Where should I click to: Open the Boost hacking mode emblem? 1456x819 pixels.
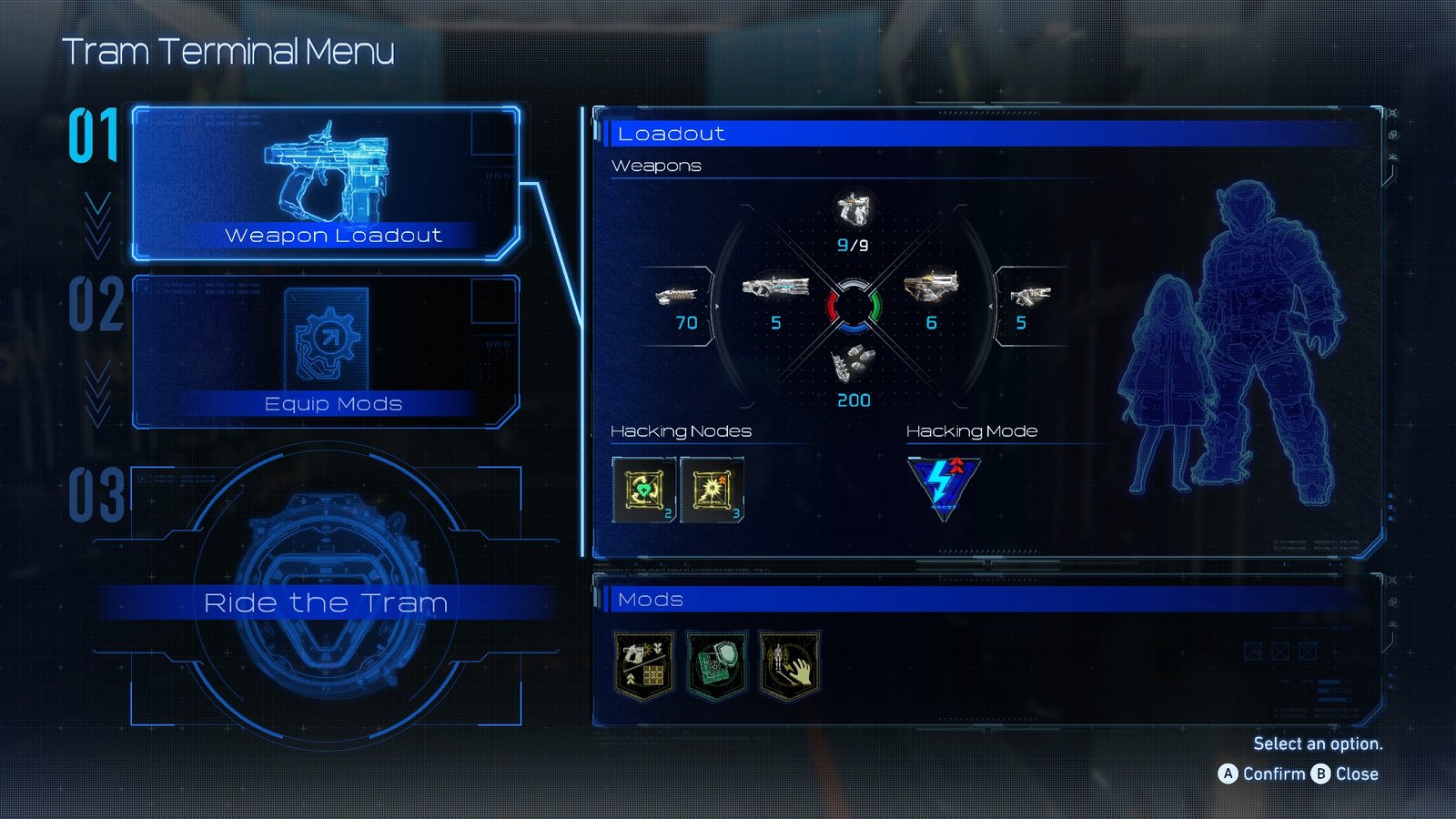[944, 482]
